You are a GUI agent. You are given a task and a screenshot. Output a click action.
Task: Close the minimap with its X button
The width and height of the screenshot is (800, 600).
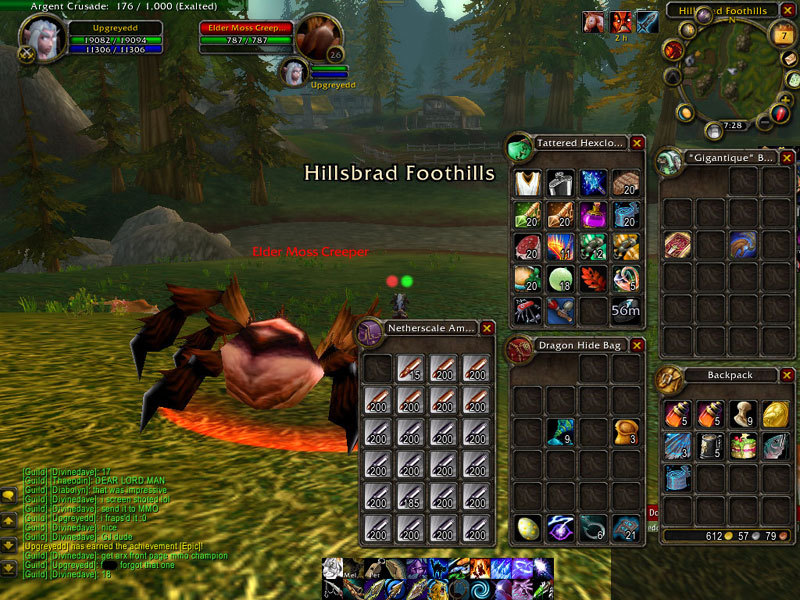[x=787, y=11]
